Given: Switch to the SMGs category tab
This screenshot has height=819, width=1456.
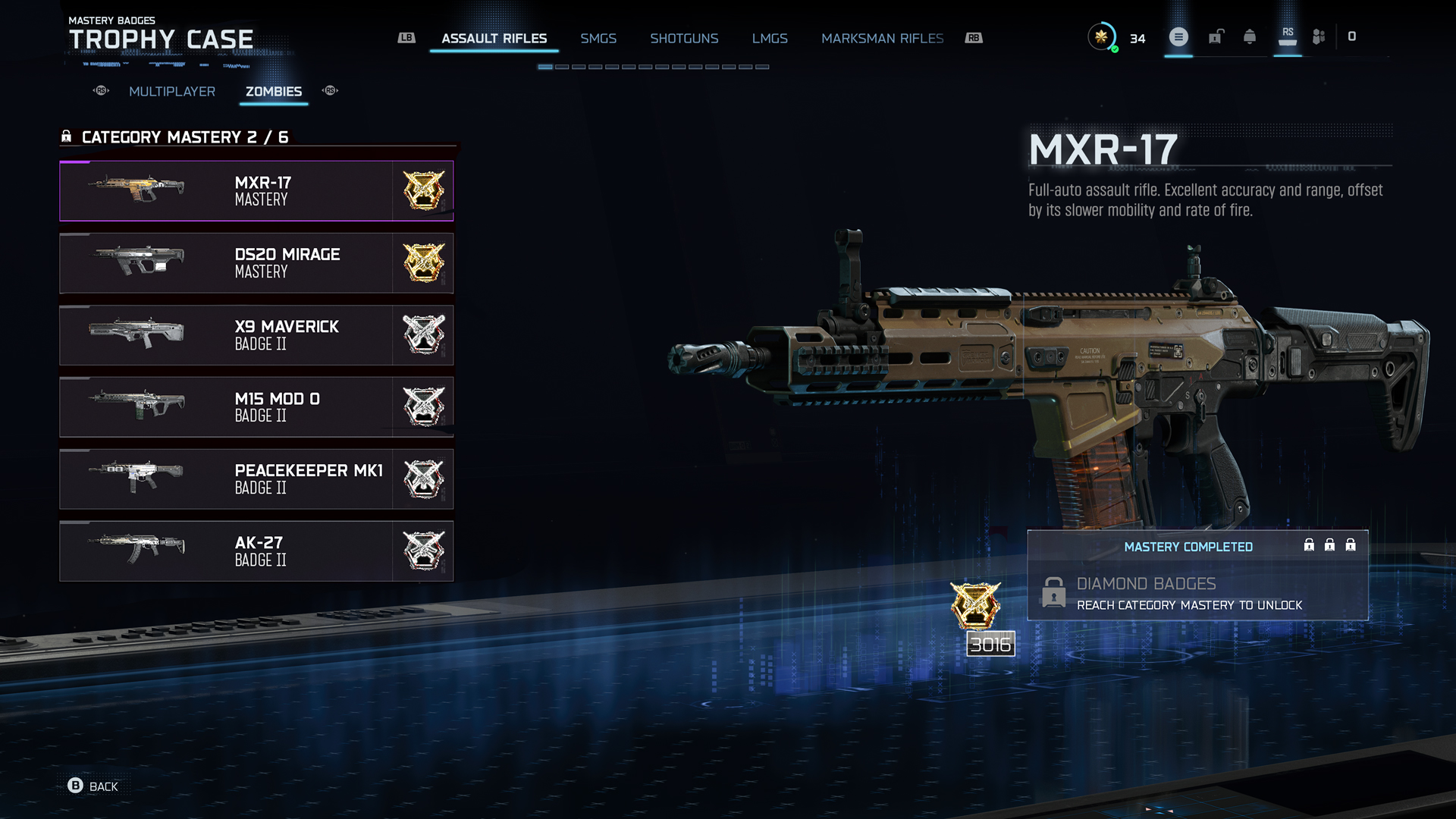Looking at the screenshot, I should click(598, 39).
